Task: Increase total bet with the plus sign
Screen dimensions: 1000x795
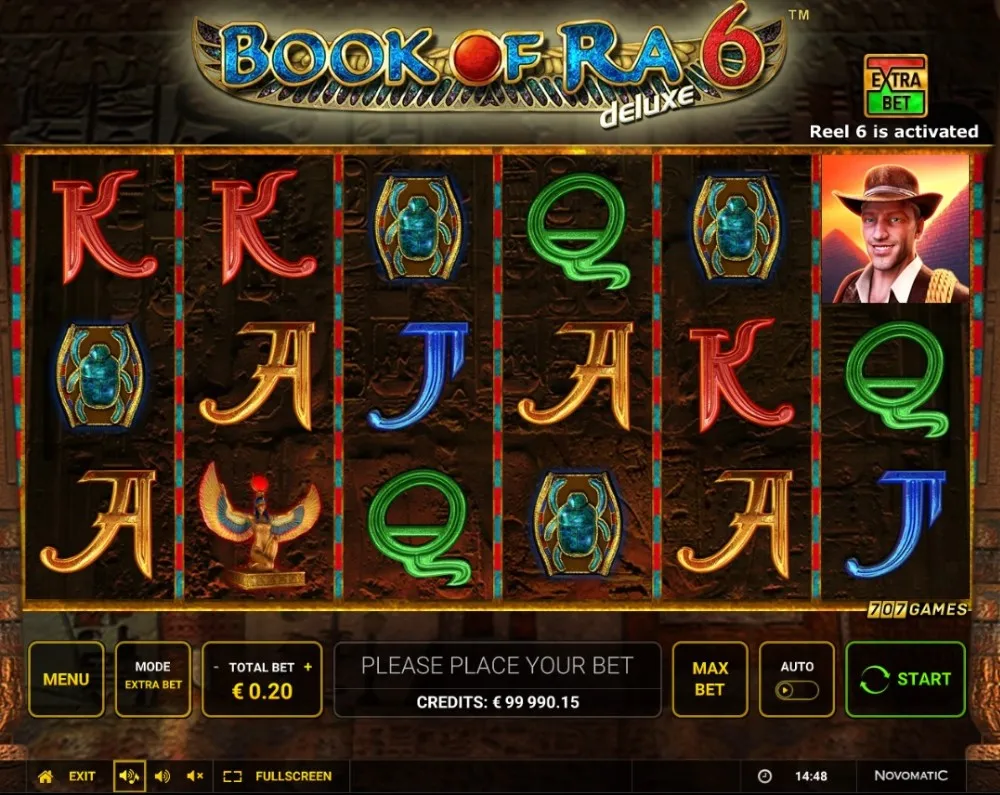Action: click(x=308, y=667)
